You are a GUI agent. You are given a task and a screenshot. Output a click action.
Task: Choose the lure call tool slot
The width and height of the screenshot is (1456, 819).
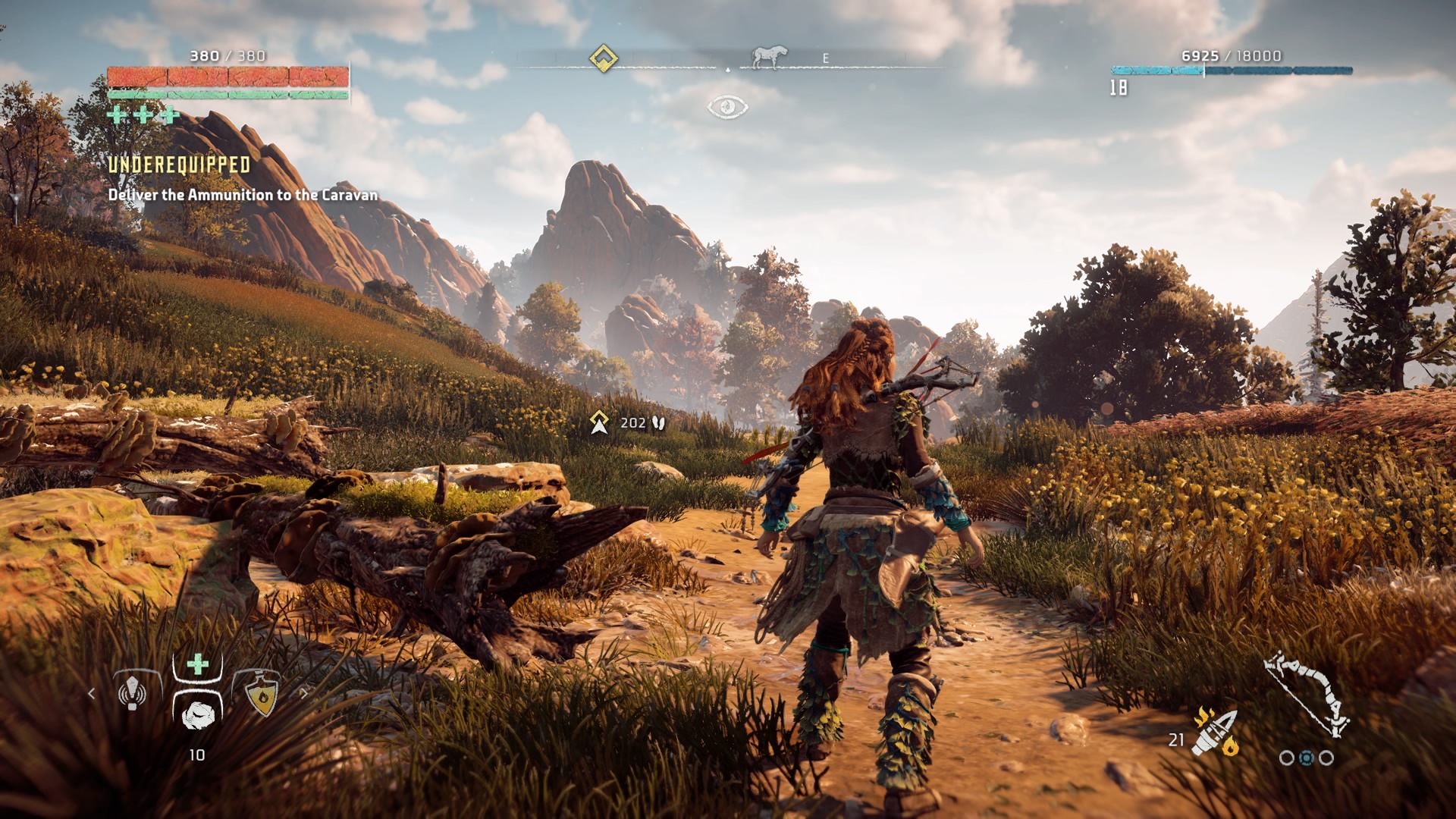[x=133, y=692]
